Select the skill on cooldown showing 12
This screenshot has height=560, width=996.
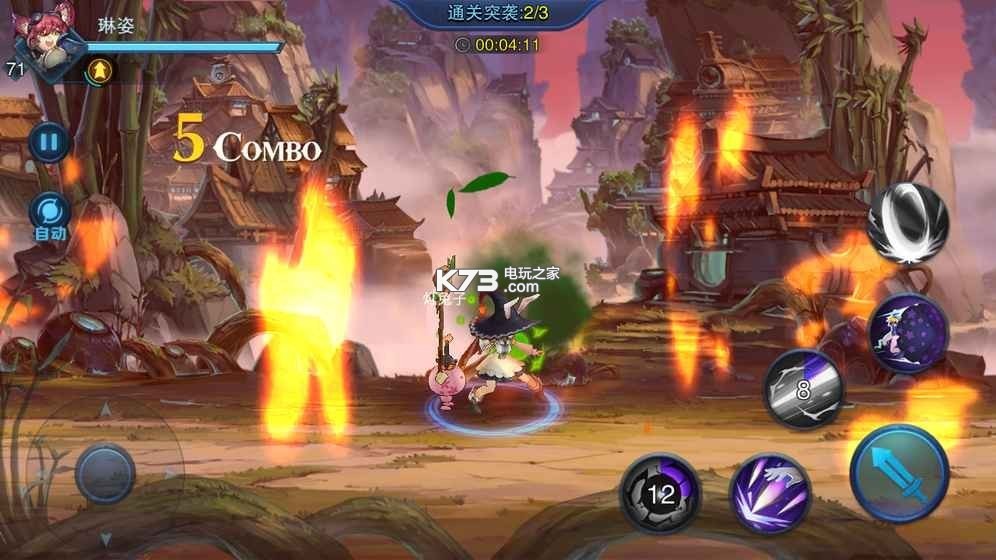660,492
